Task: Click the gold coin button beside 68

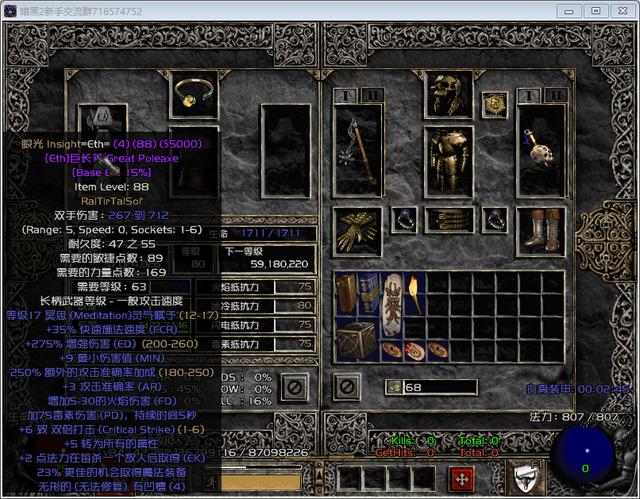Action: pos(395,387)
